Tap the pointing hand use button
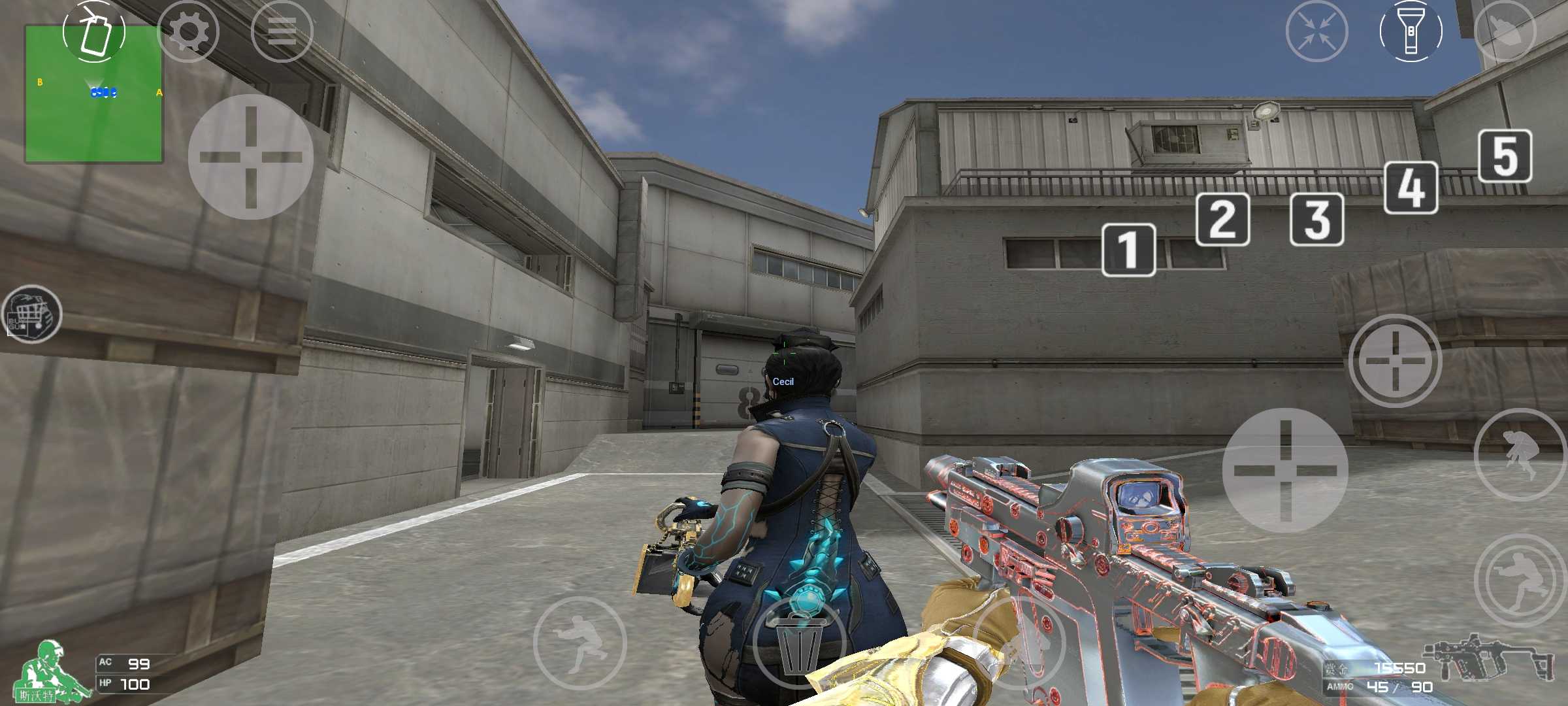 click(x=1505, y=31)
